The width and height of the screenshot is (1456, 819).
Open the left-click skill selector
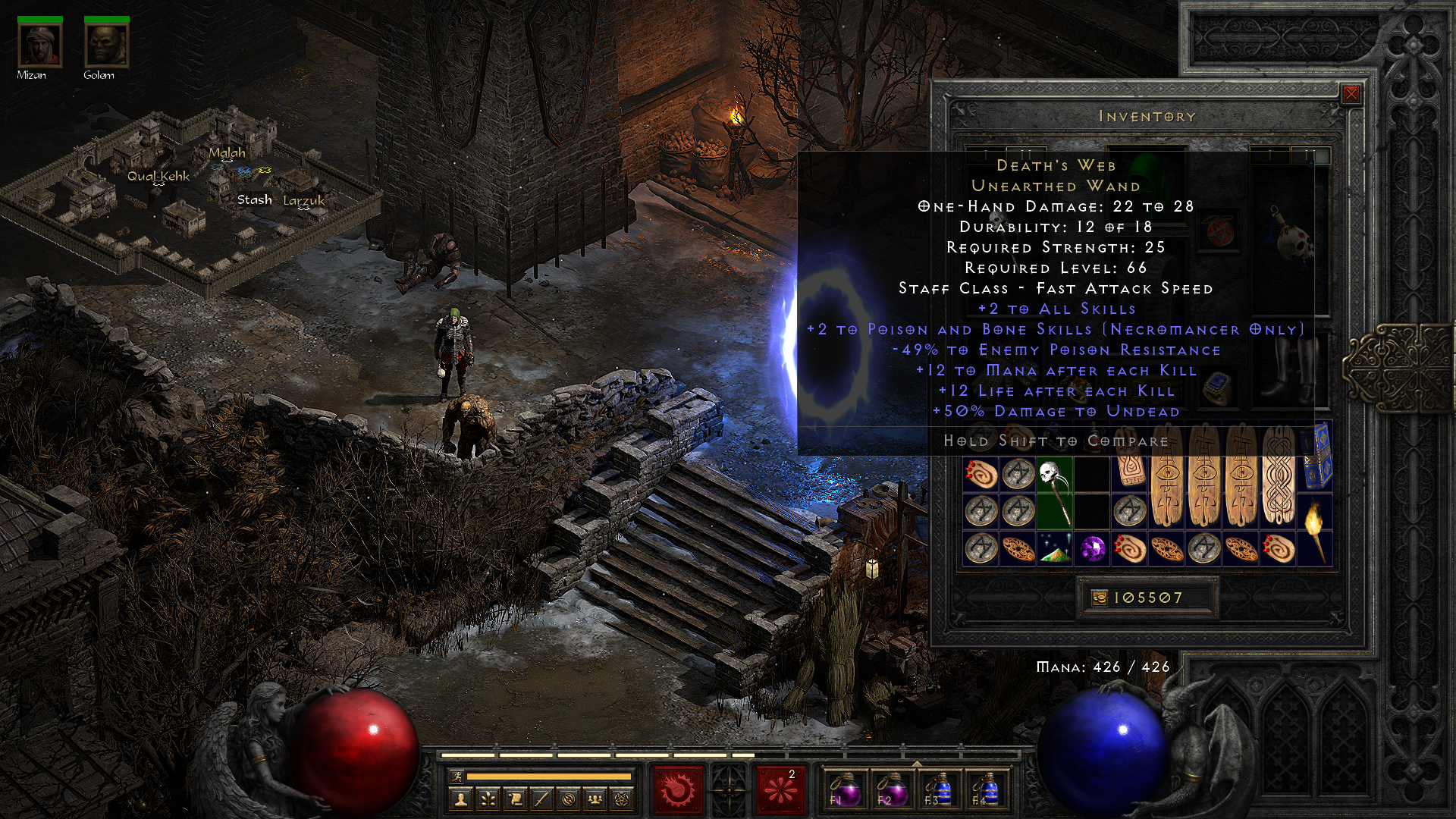[x=677, y=789]
